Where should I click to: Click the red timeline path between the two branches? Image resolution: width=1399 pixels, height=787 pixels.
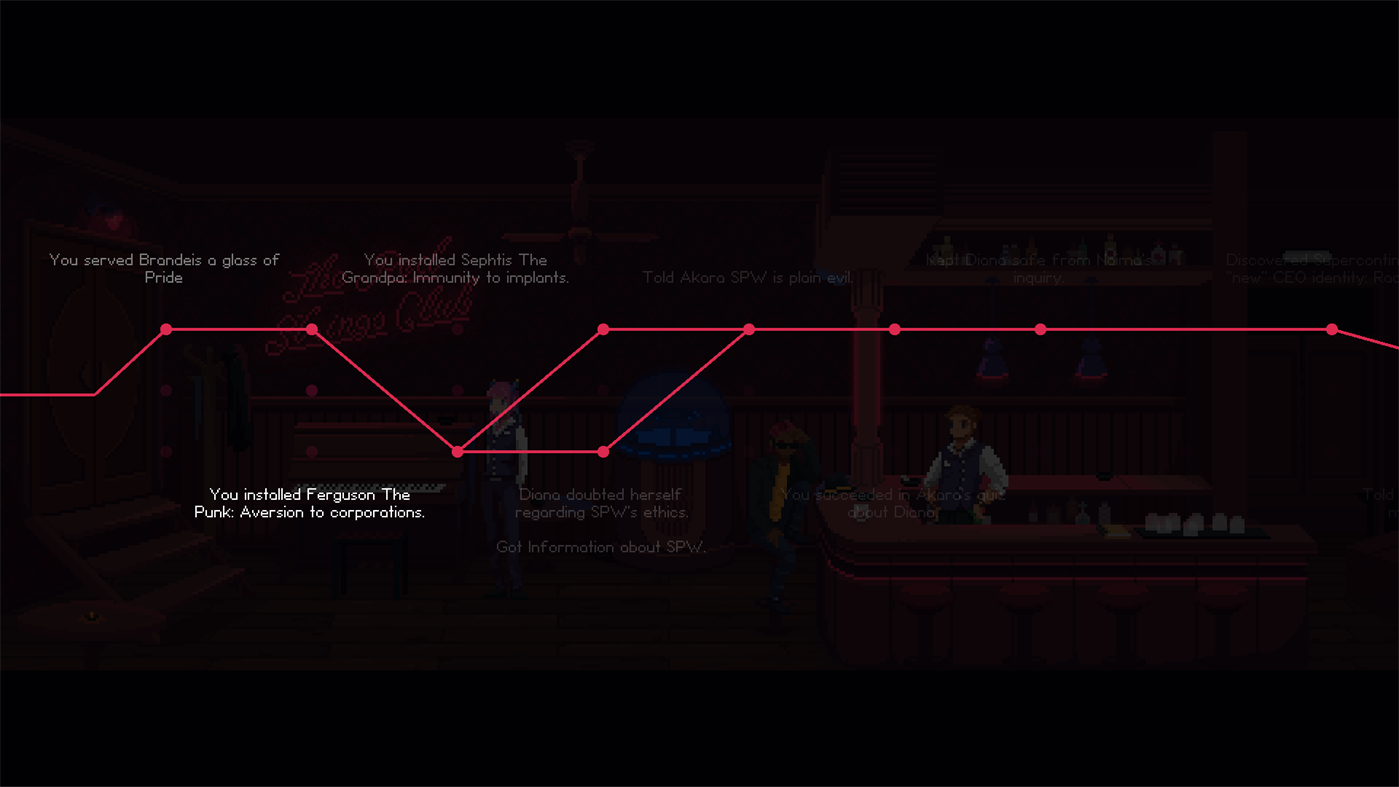click(x=530, y=451)
